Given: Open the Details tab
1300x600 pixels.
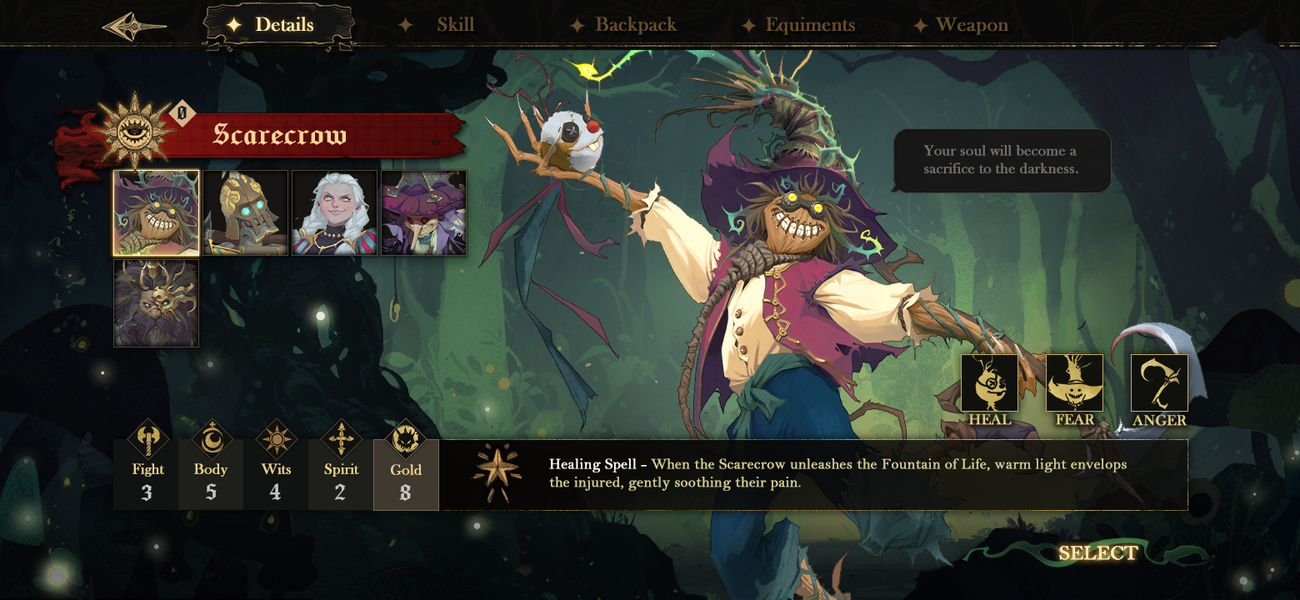Looking at the screenshot, I should 279,25.
